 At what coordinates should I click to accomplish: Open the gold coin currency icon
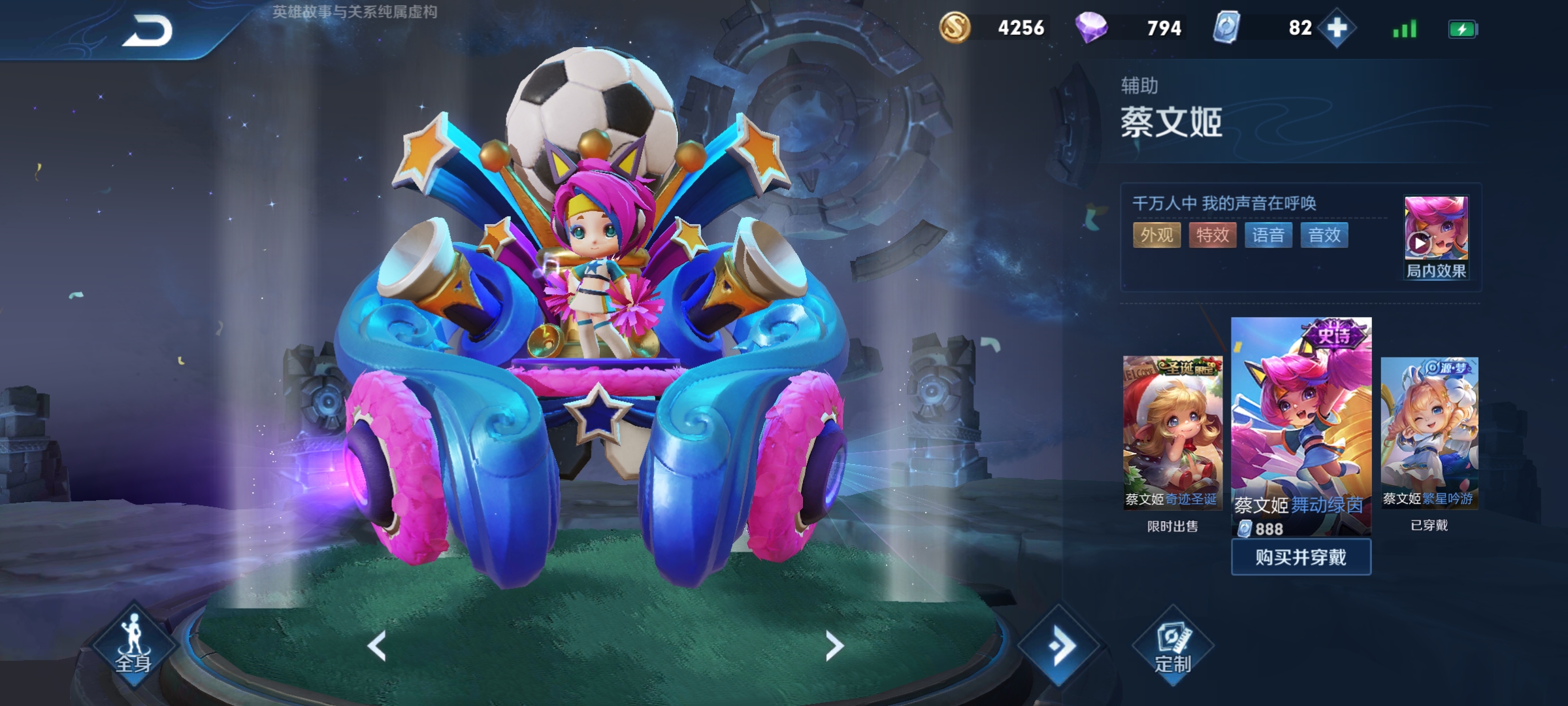coord(955,28)
